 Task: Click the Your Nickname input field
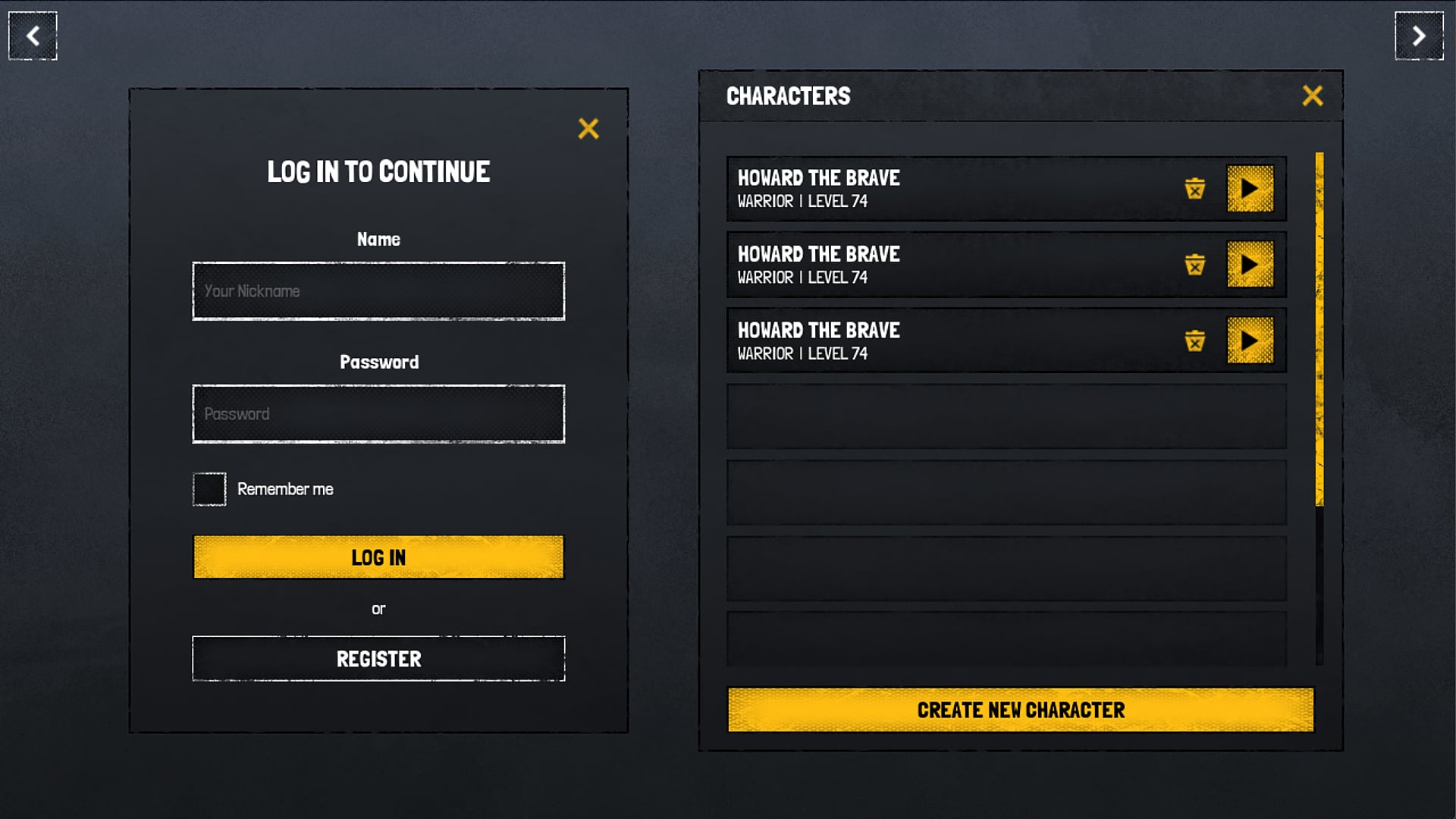[x=378, y=290]
